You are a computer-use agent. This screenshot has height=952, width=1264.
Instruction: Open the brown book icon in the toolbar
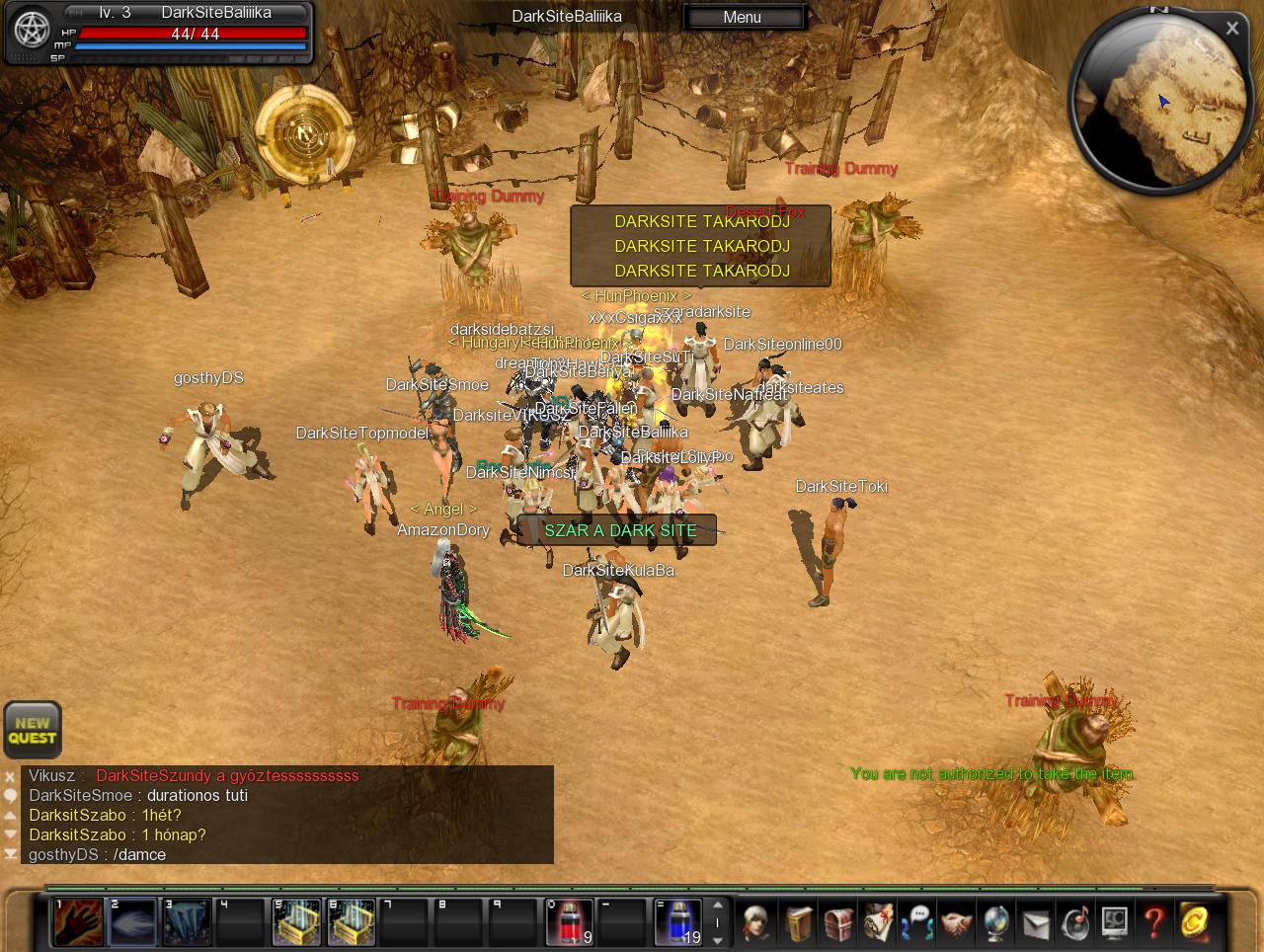pyautogui.click(x=798, y=922)
